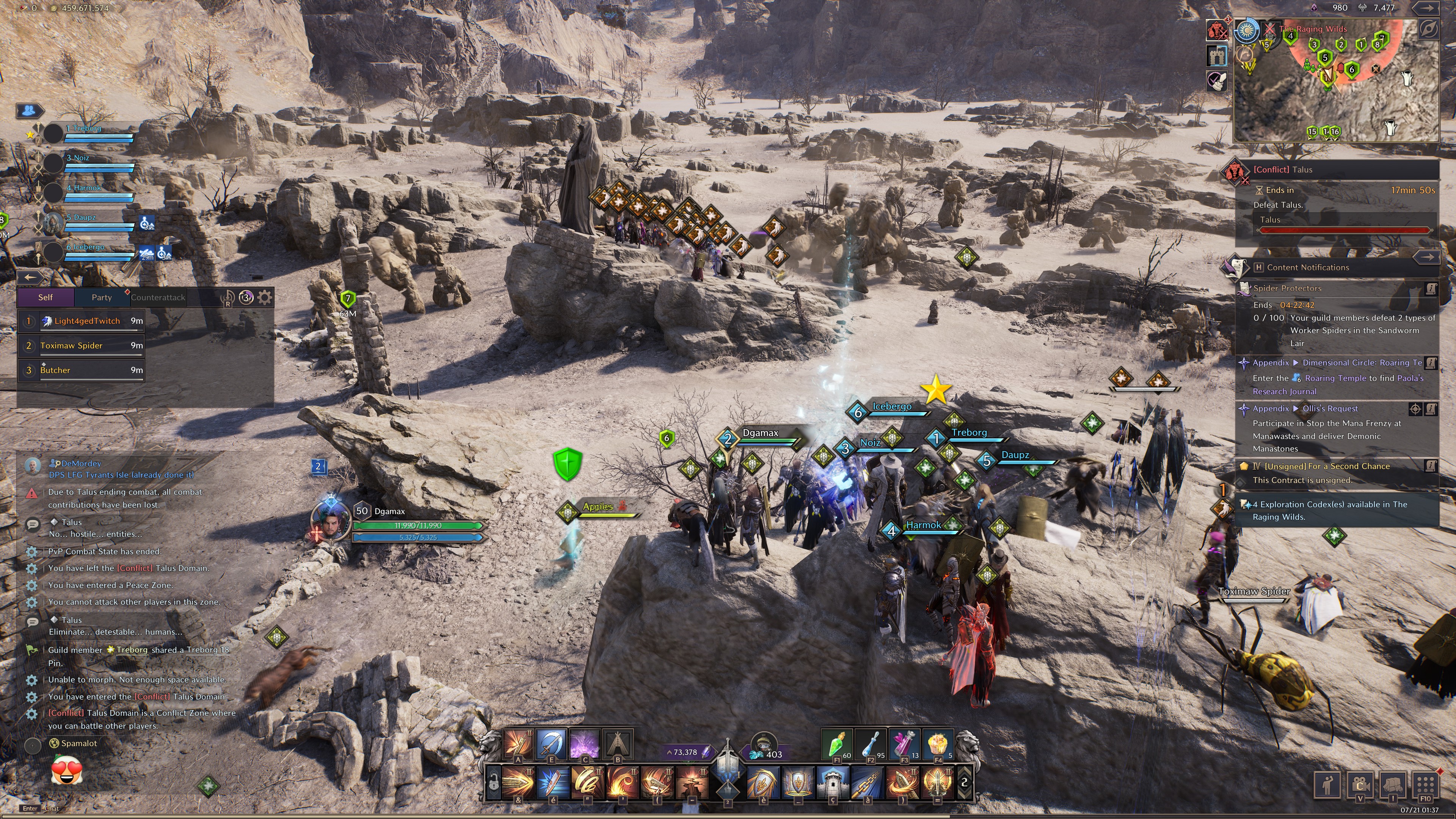Switch to the Party target tab
The height and width of the screenshot is (819, 1456).
click(102, 297)
